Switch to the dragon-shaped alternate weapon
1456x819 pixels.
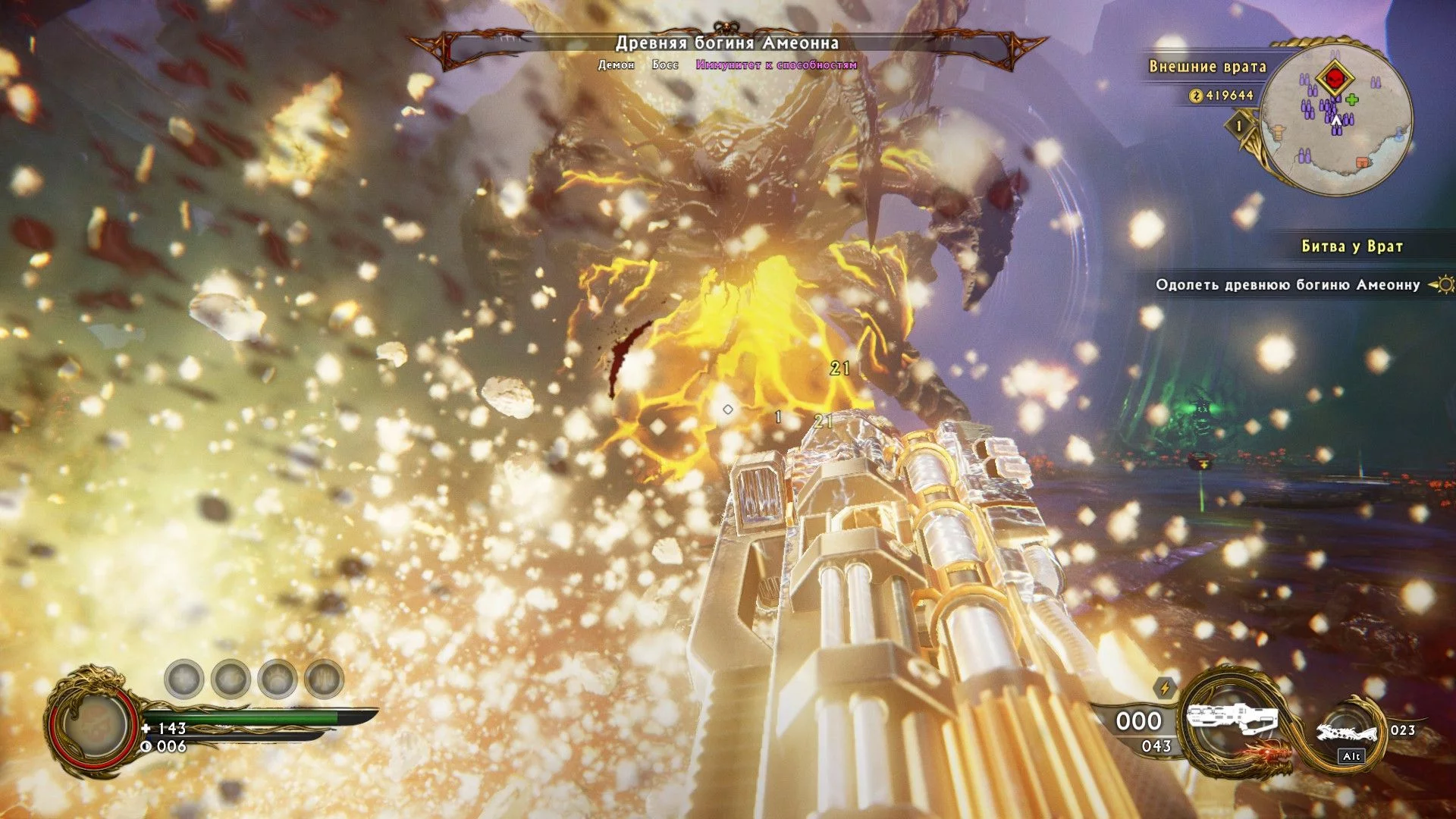pos(1347,733)
